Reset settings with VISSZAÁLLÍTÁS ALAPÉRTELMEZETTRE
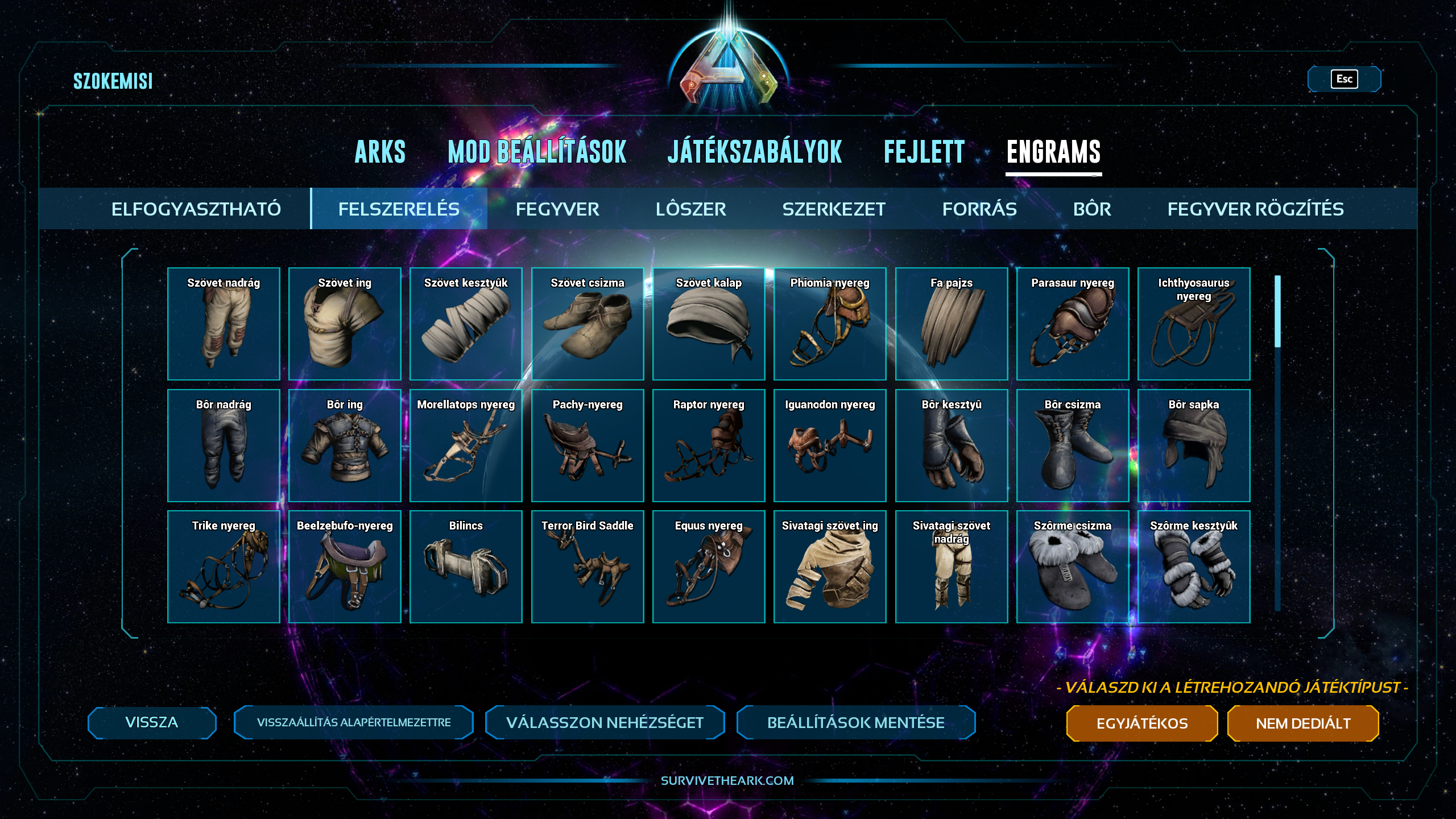Viewport: 1456px width, 819px height. click(x=353, y=722)
